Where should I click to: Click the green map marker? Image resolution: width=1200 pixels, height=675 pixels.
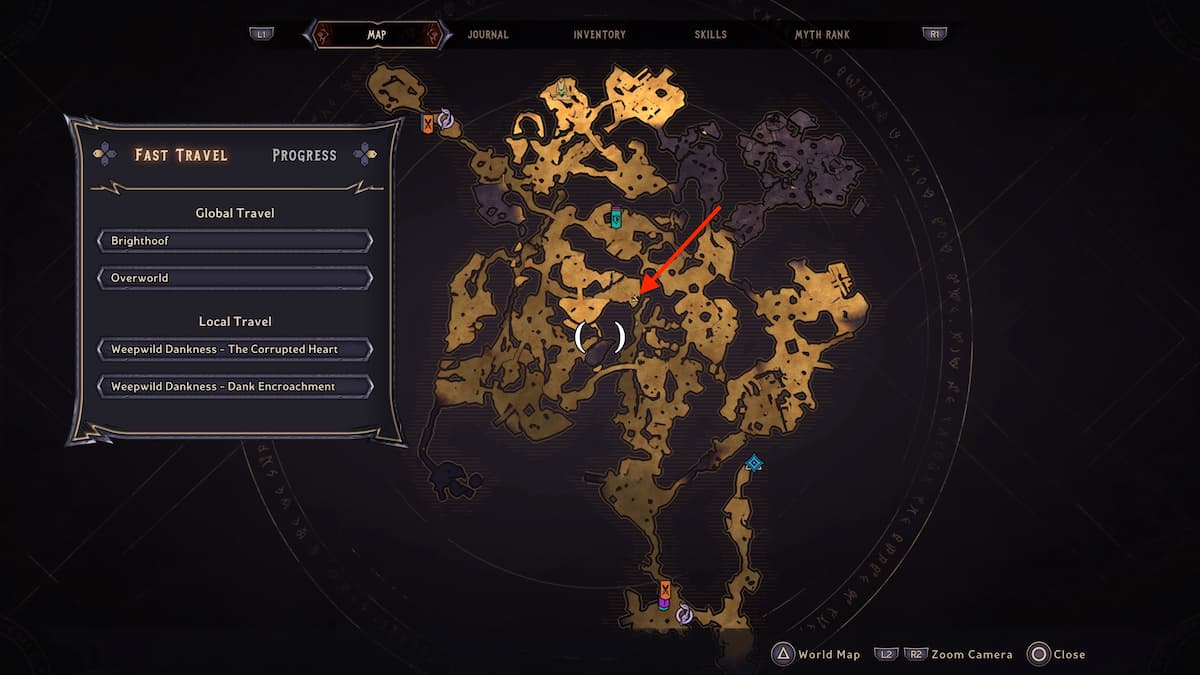coord(562,90)
